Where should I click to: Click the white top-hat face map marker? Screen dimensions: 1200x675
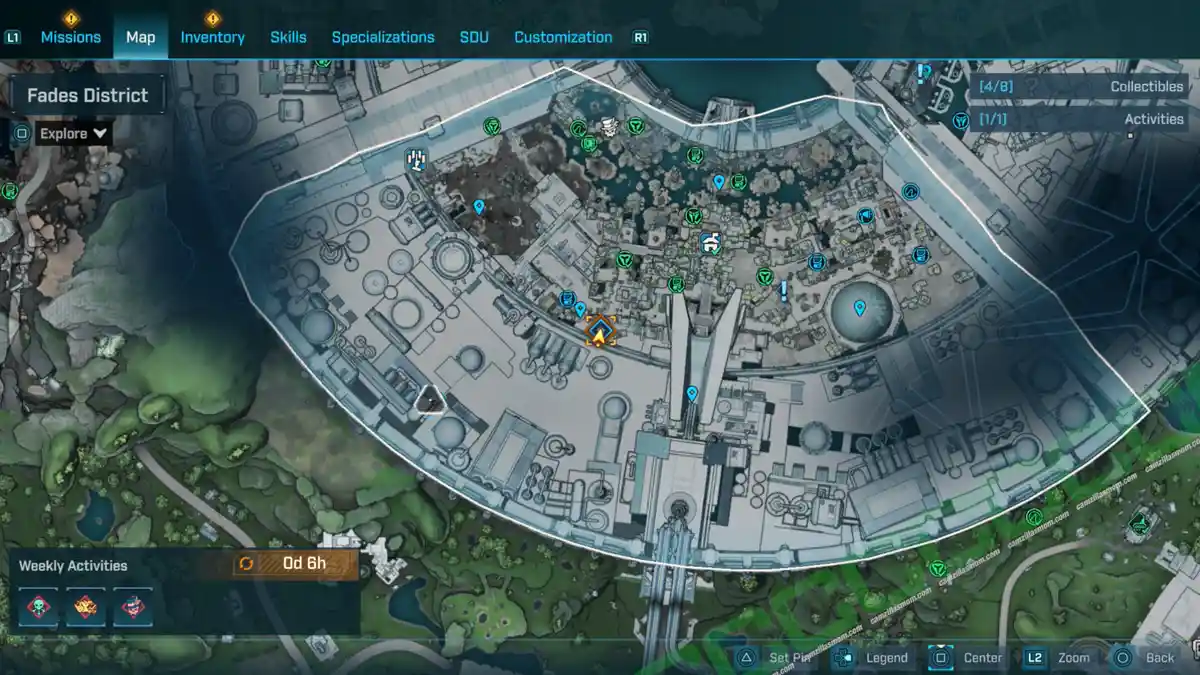(x=608, y=125)
